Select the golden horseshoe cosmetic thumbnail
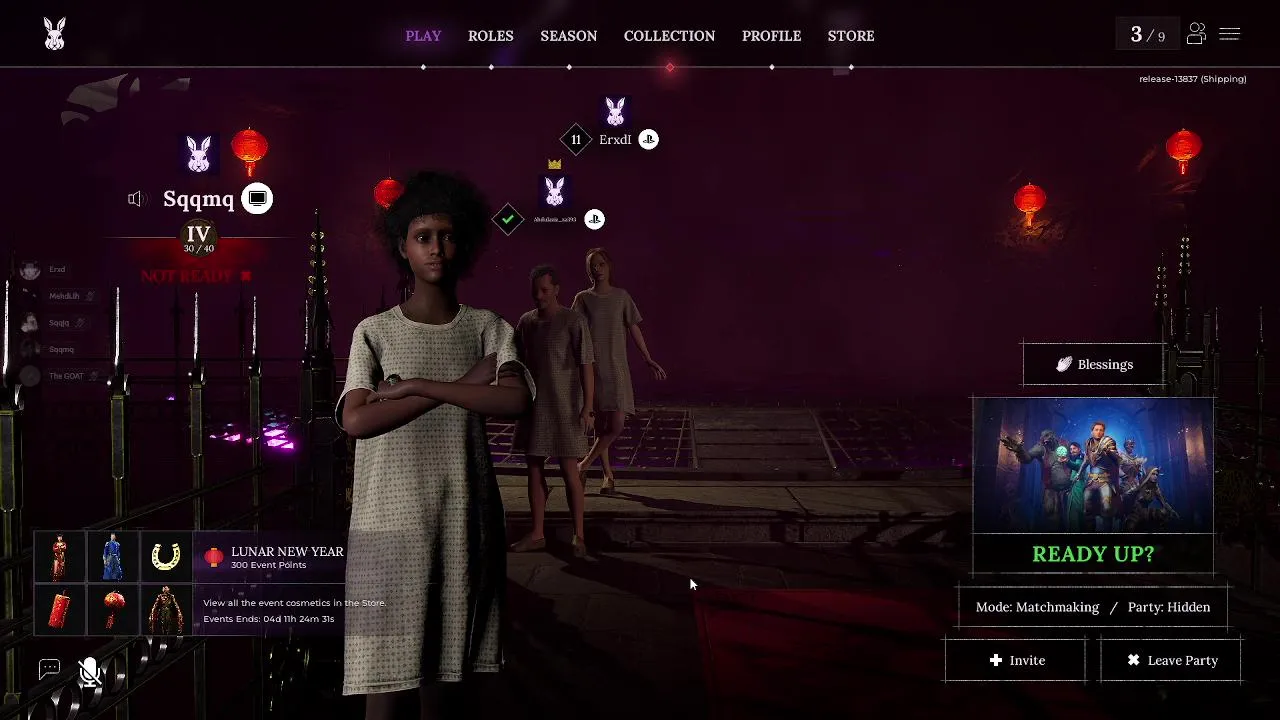Screen dimensions: 1280x720 (166, 557)
